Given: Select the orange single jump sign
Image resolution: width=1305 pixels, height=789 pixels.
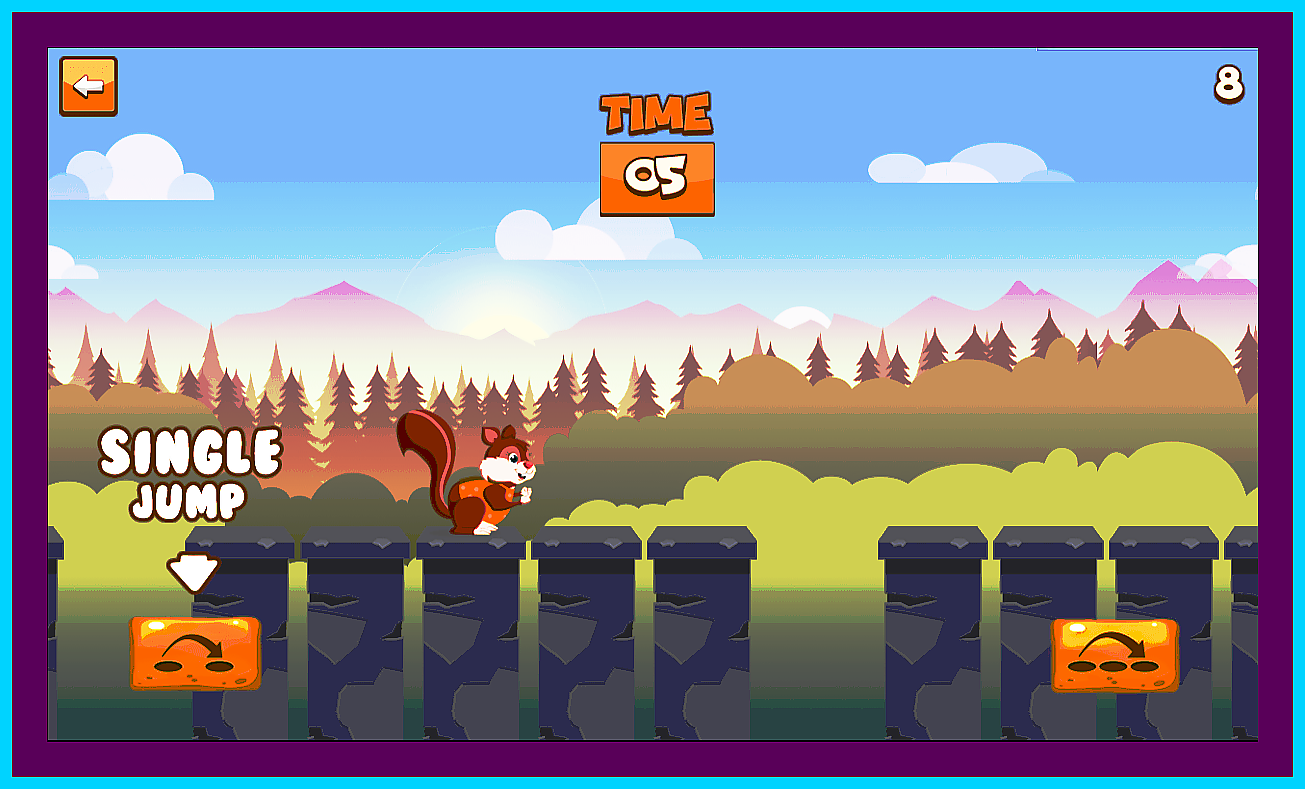Looking at the screenshot, I should 194,651.
